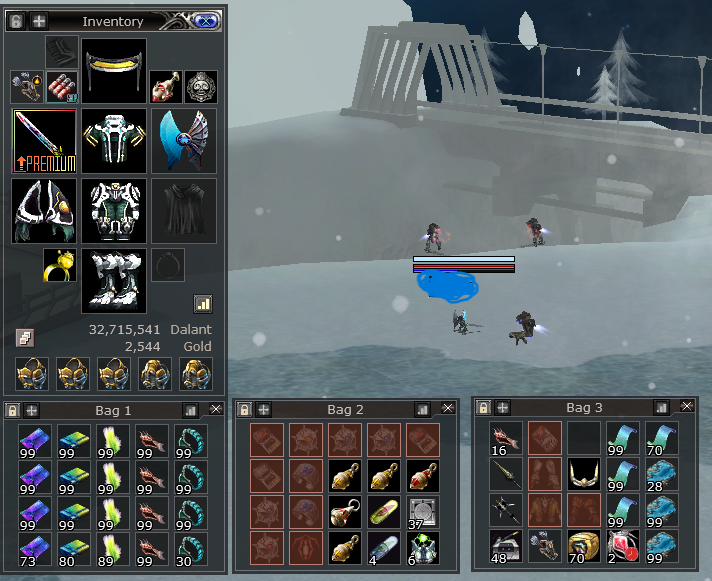Image resolution: width=712 pixels, height=581 pixels.
Task: Toggle the lock on Bag 1
Action: point(11,410)
